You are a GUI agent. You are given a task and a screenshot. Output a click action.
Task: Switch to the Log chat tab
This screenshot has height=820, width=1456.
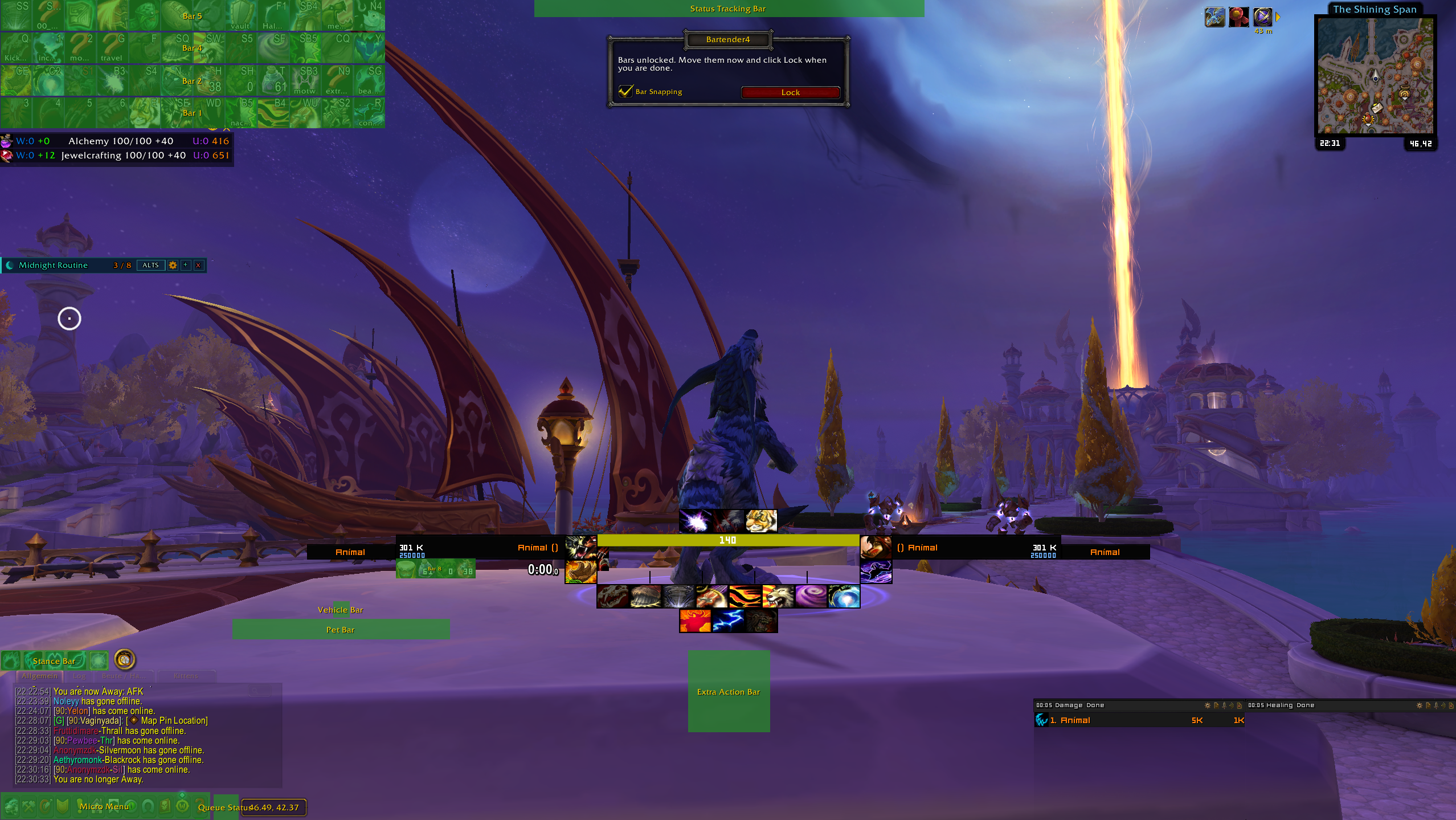pyautogui.click(x=79, y=676)
